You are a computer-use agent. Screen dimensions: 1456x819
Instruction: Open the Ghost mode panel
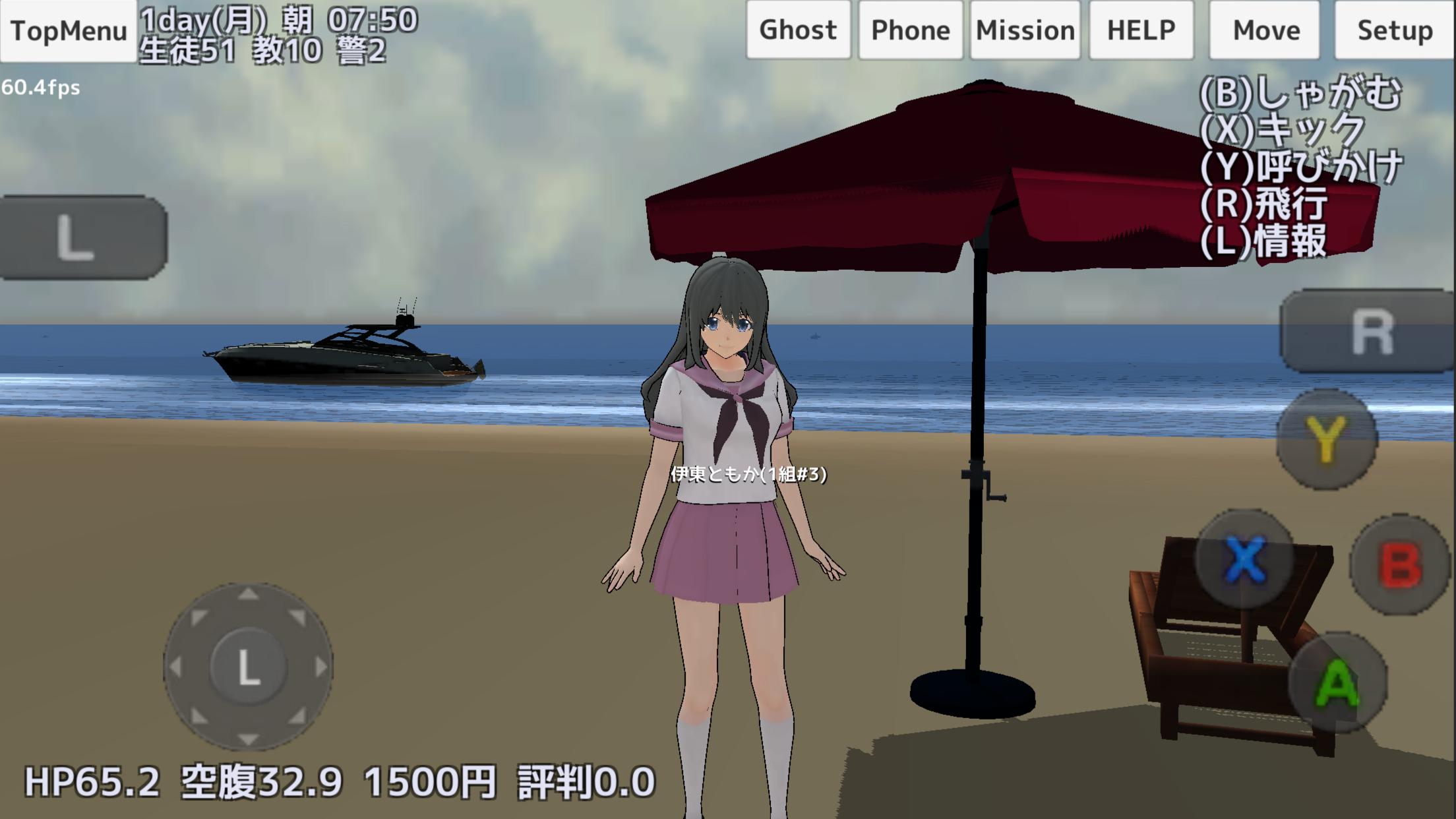point(797,29)
